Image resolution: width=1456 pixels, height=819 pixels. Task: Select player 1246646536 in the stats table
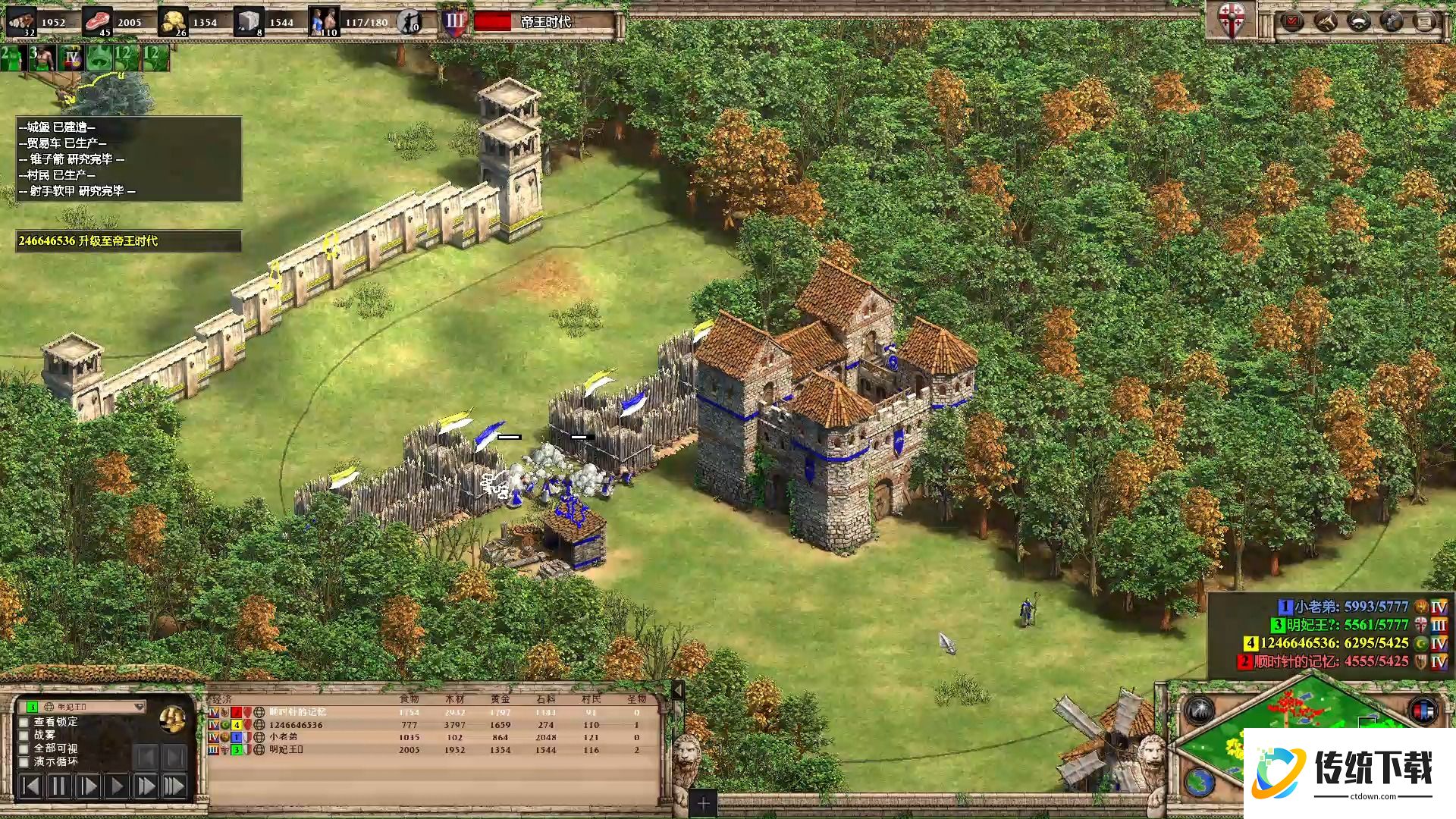296,725
